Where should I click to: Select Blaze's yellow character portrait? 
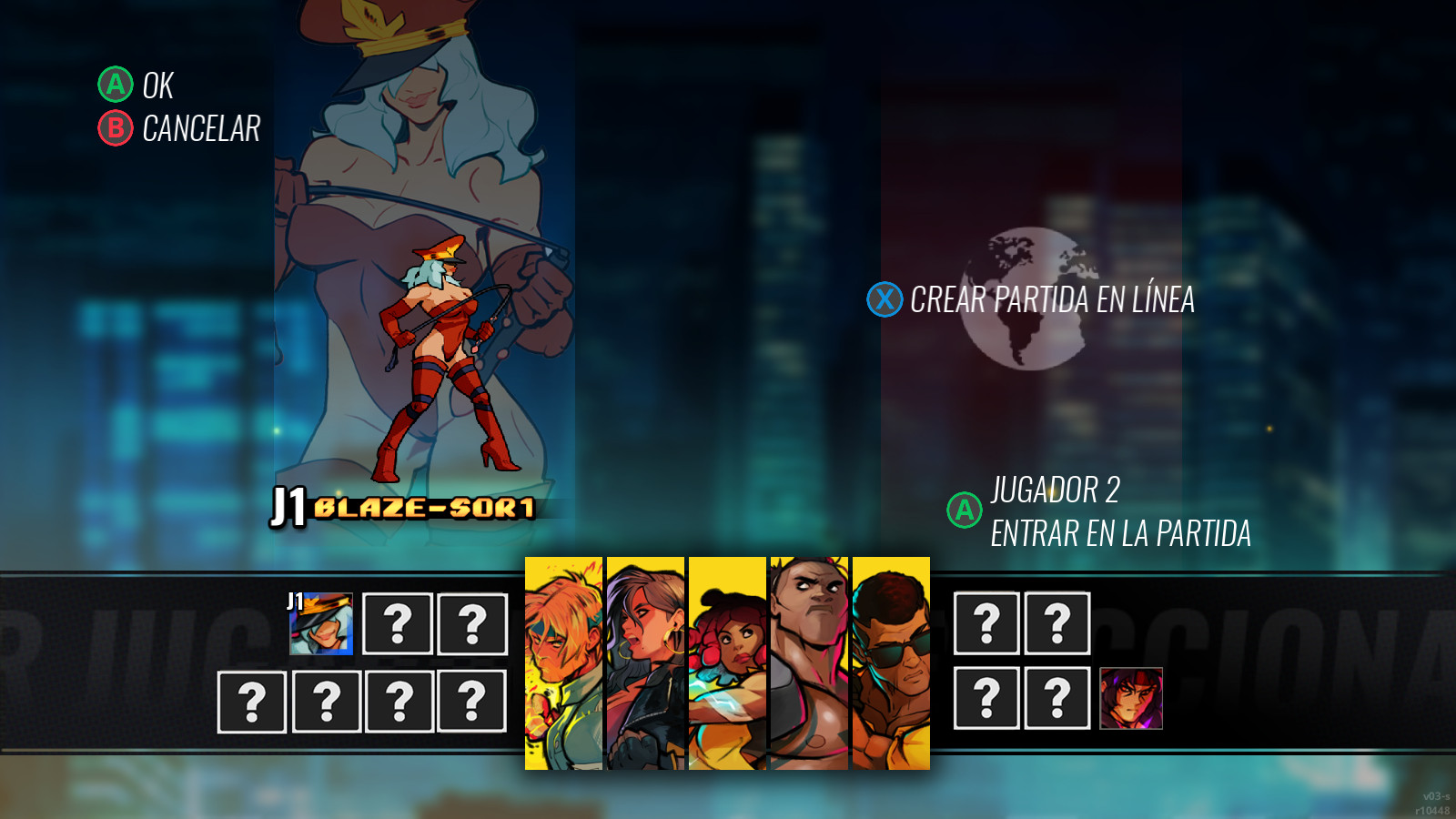coord(647,664)
